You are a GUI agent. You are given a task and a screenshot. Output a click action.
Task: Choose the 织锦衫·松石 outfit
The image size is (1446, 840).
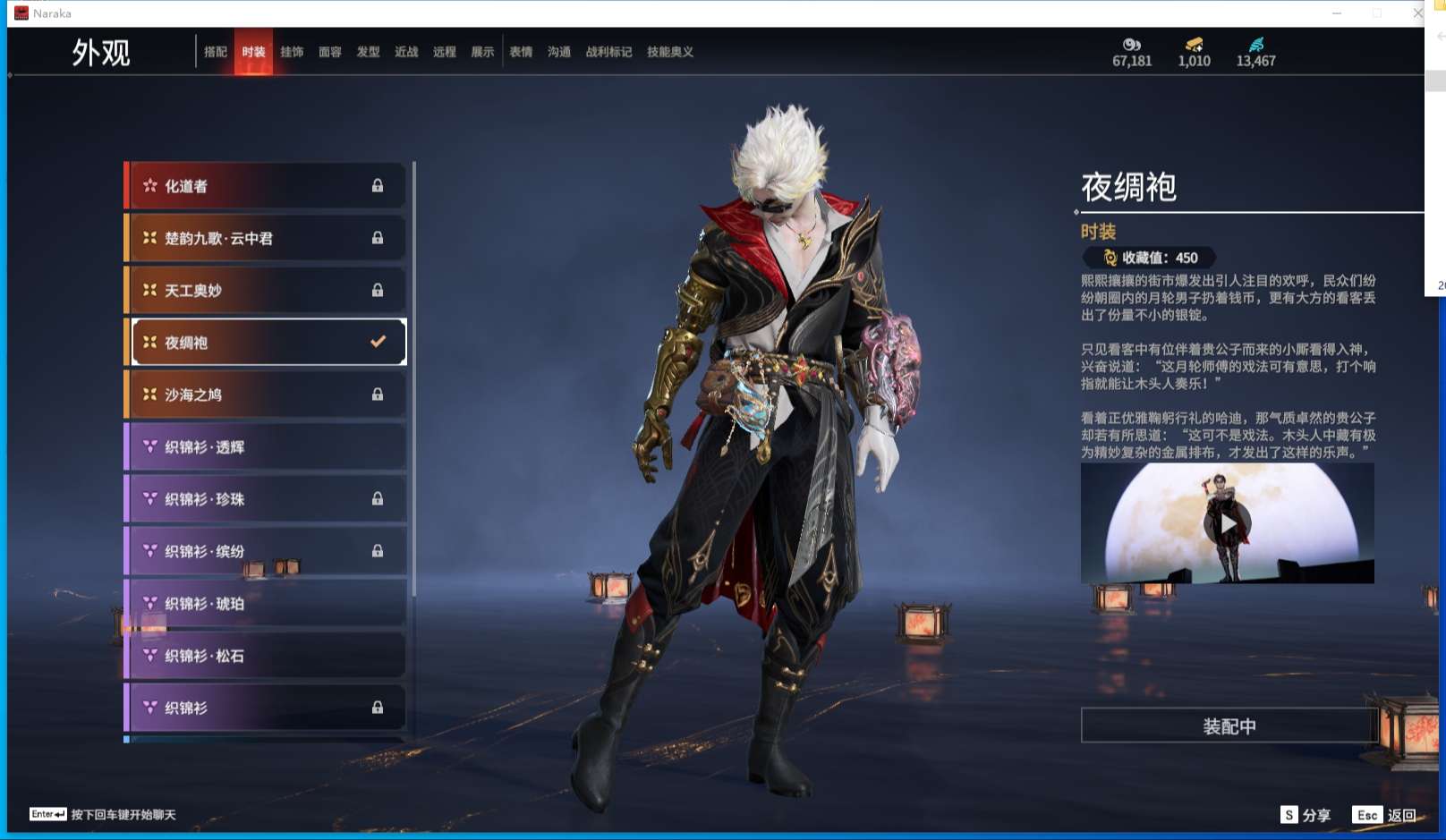pyautogui.click(x=265, y=656)
